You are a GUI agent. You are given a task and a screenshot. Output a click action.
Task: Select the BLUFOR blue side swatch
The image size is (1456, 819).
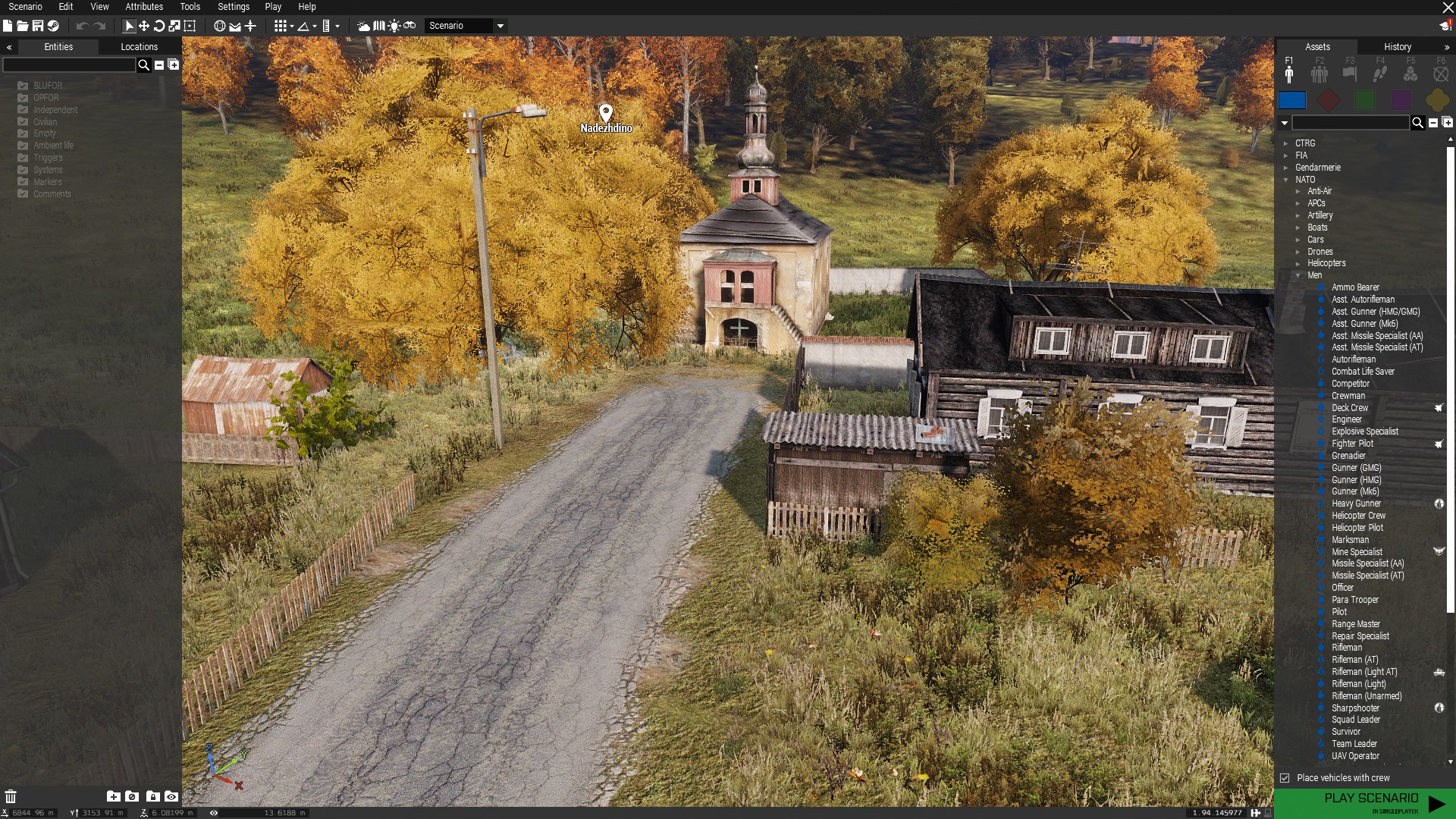(x=1291, y=100)
